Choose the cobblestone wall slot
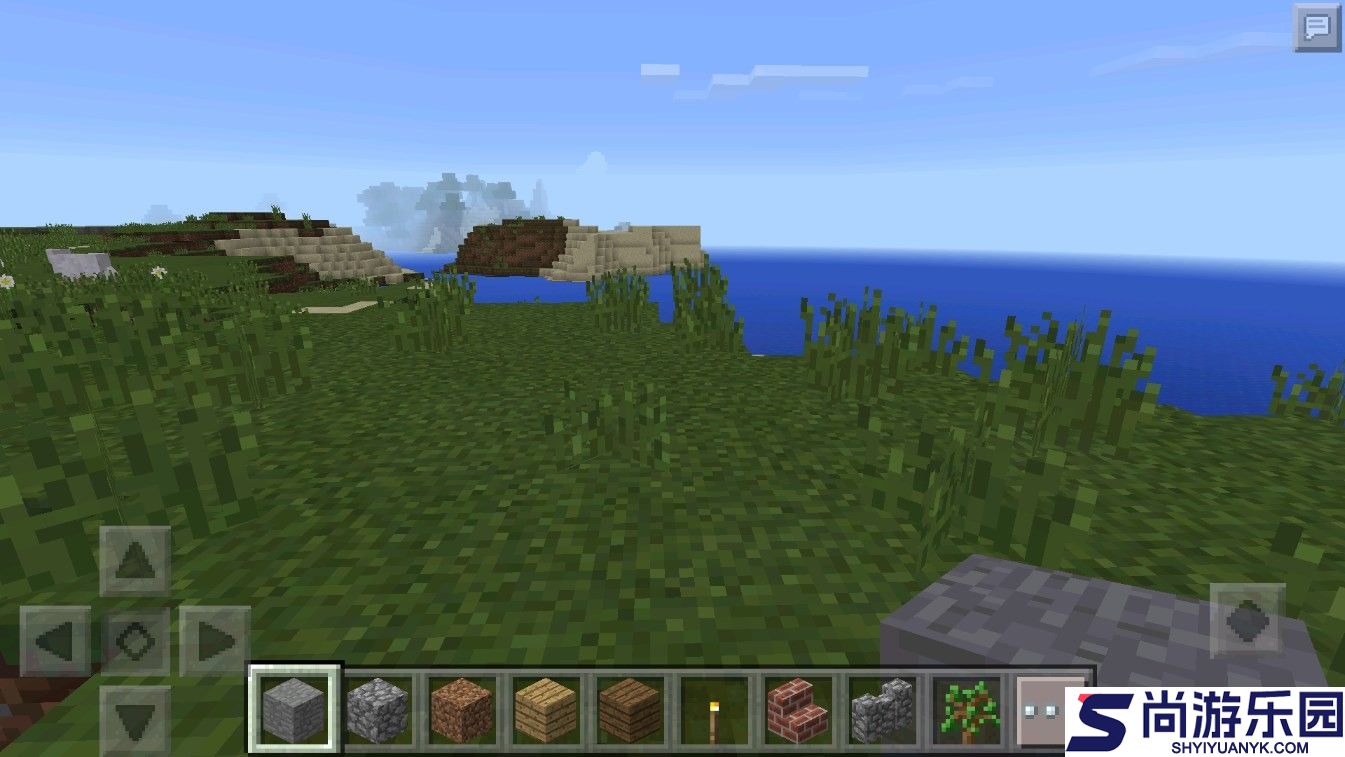Image resolution: width=1345 pixels, height=757 pixels. [x=882, y=710]
